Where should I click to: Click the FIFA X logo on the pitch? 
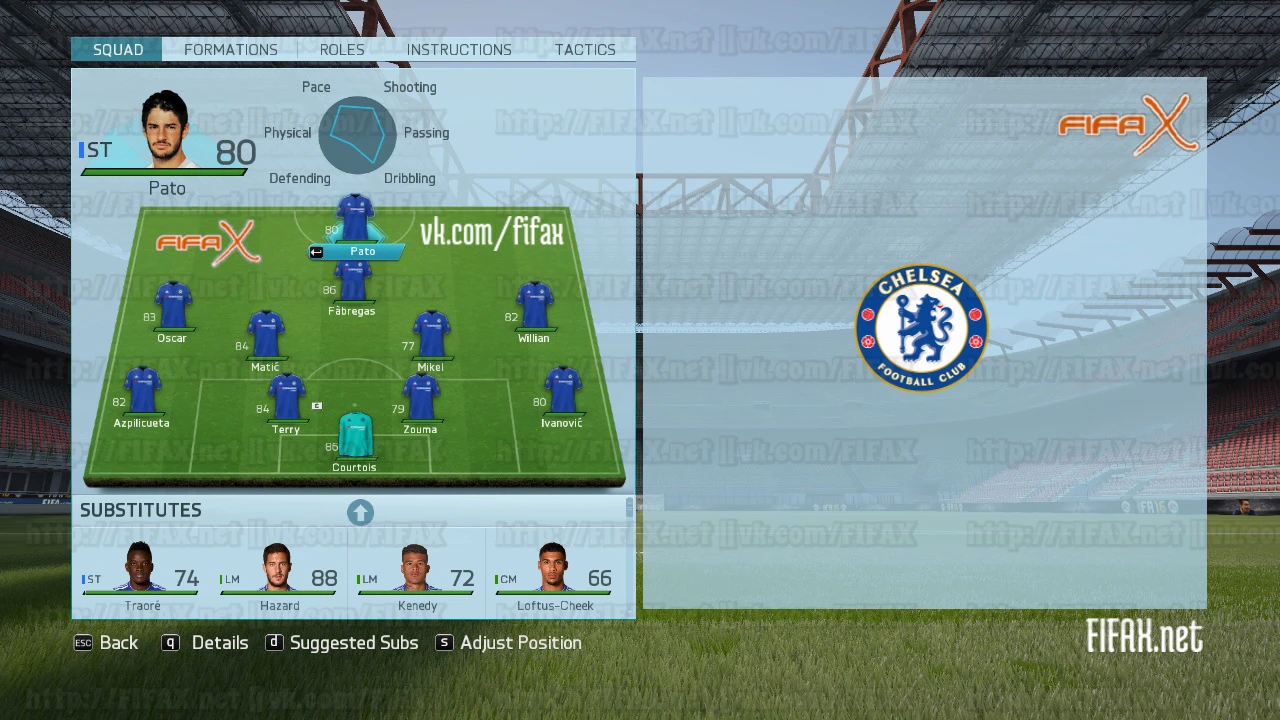[x=209, y=241]
